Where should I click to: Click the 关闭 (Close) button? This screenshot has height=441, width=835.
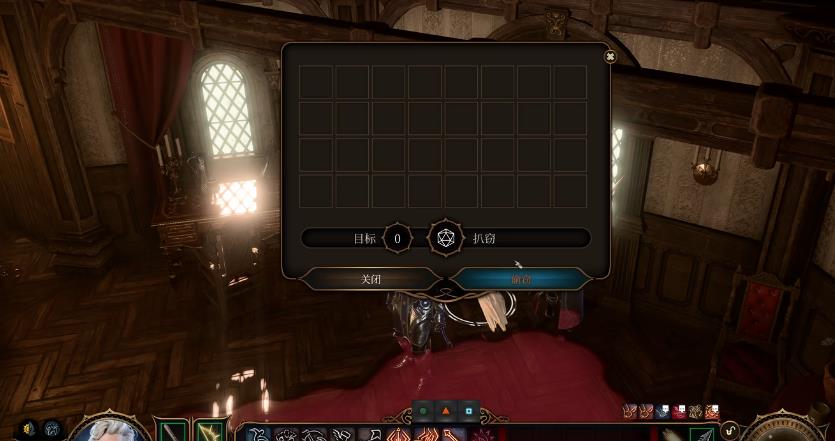click(x=371, y=279)
